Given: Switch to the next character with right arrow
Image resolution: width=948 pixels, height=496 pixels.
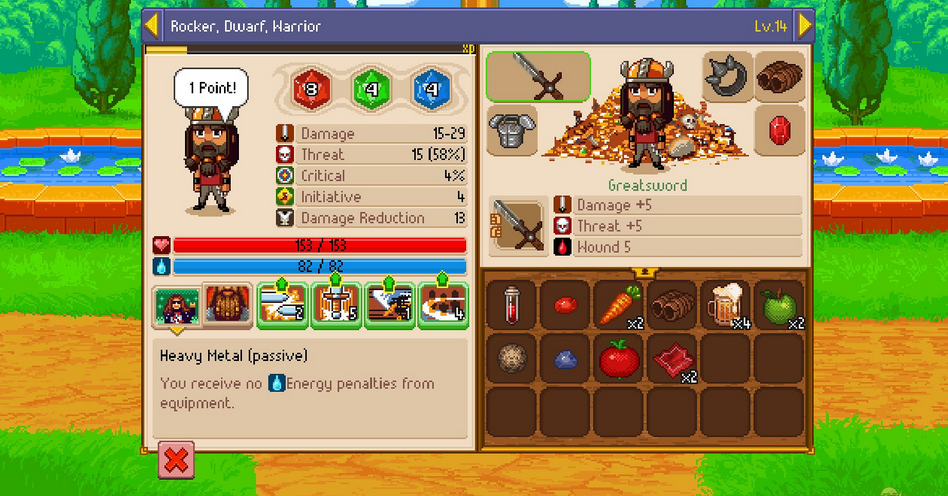Looking at the screenshot, I should pyautogui.click(x=805, y=25).
